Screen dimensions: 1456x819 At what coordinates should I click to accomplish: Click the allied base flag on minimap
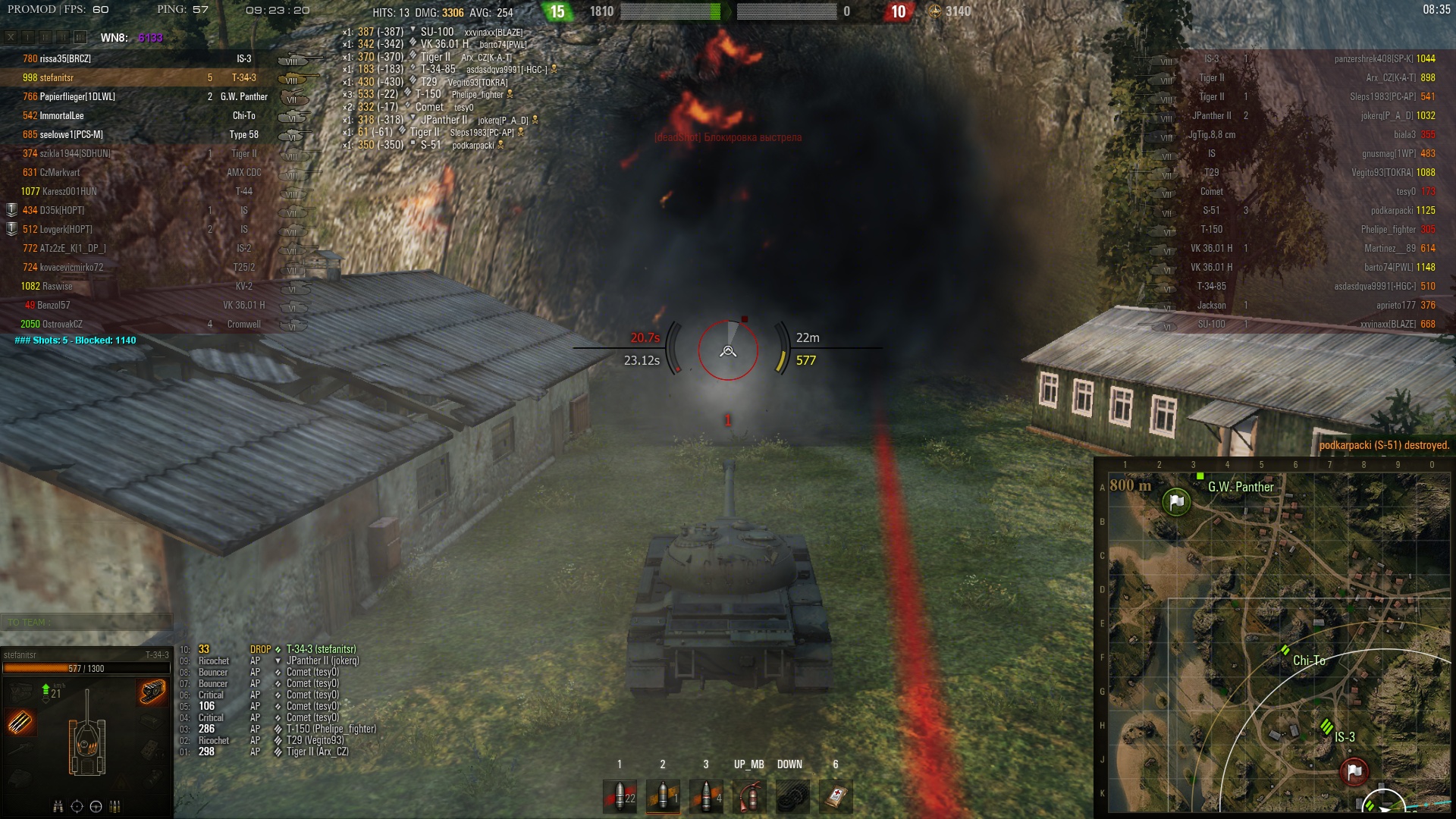click(x=1176, y=501)
